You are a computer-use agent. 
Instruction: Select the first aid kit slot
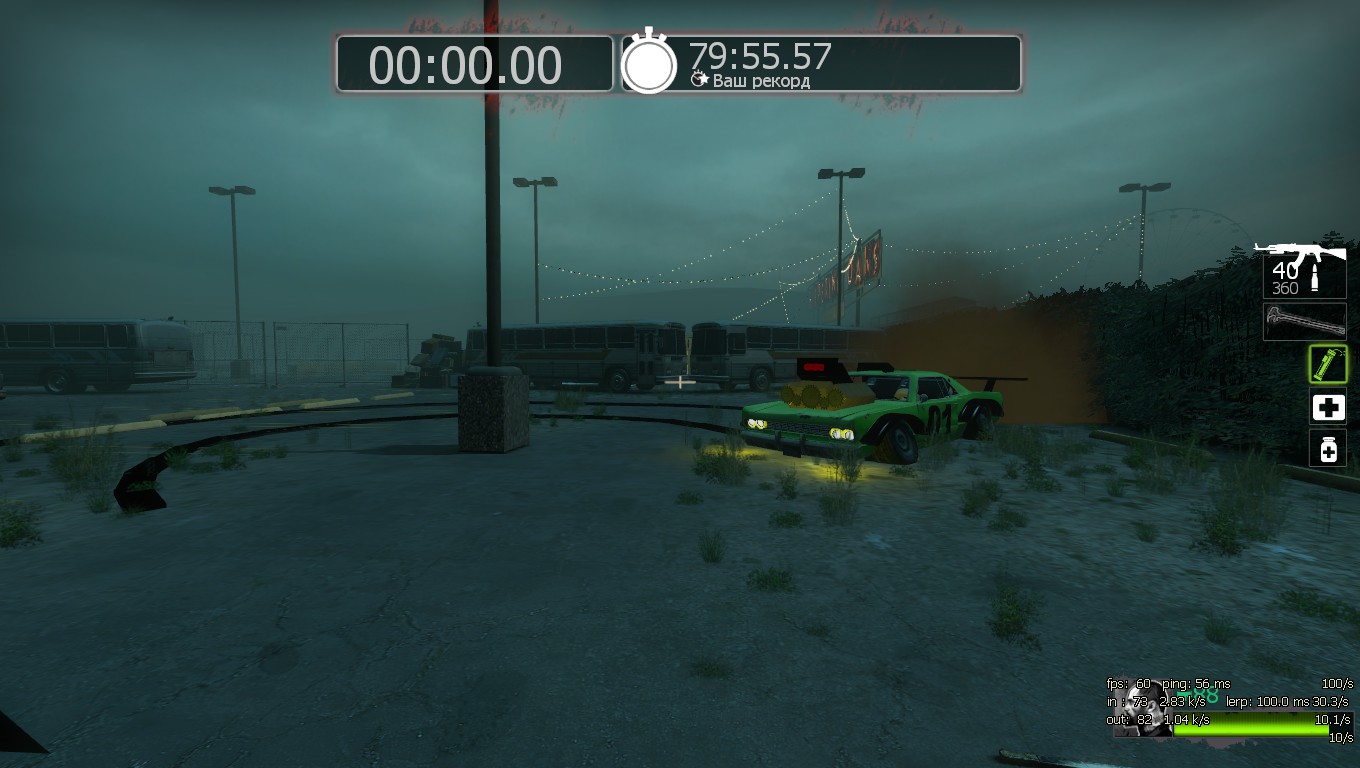coord(1328,408)
